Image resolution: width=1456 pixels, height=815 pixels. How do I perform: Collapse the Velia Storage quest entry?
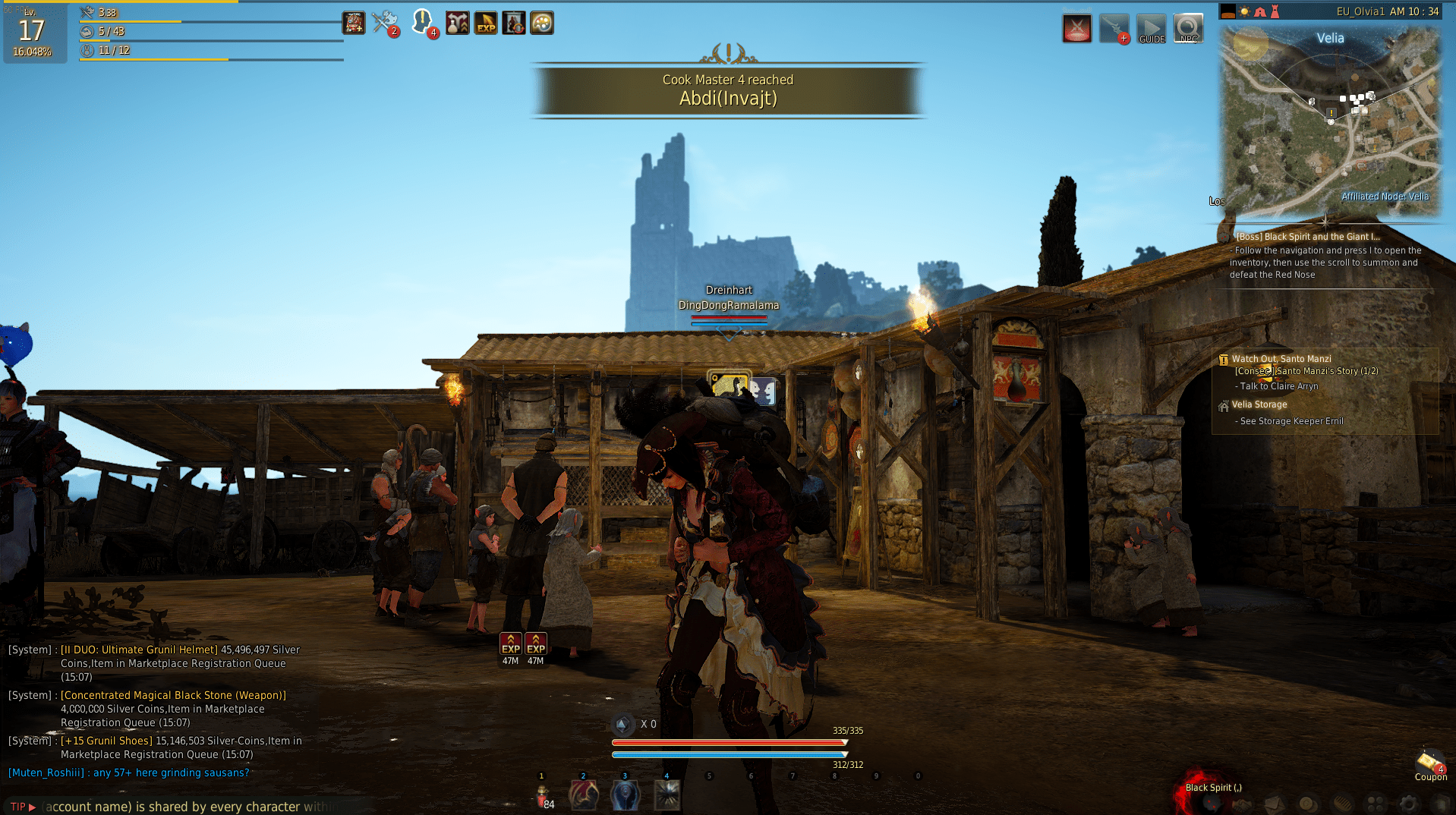click(1259, 404)
